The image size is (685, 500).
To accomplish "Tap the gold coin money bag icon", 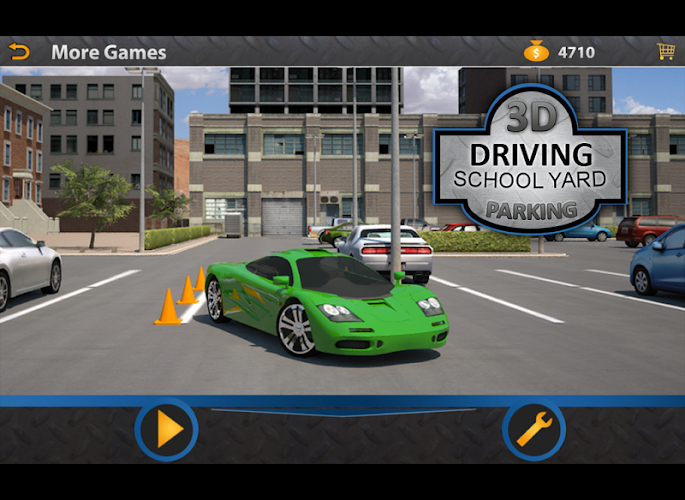I will click(x=536, y=51).
